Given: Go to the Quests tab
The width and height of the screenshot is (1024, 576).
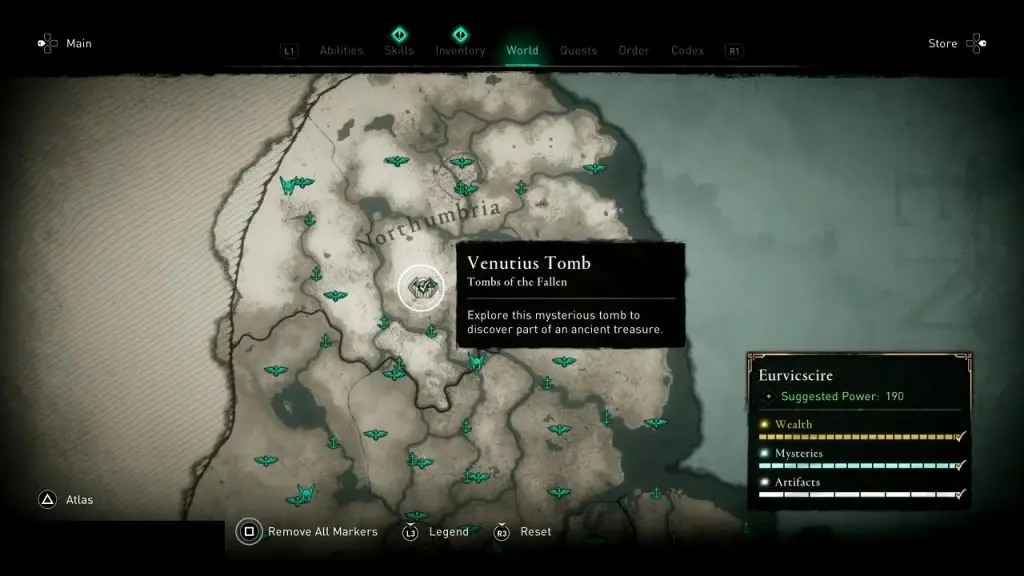Looking at the screenshot, I should tap(578, 51).
